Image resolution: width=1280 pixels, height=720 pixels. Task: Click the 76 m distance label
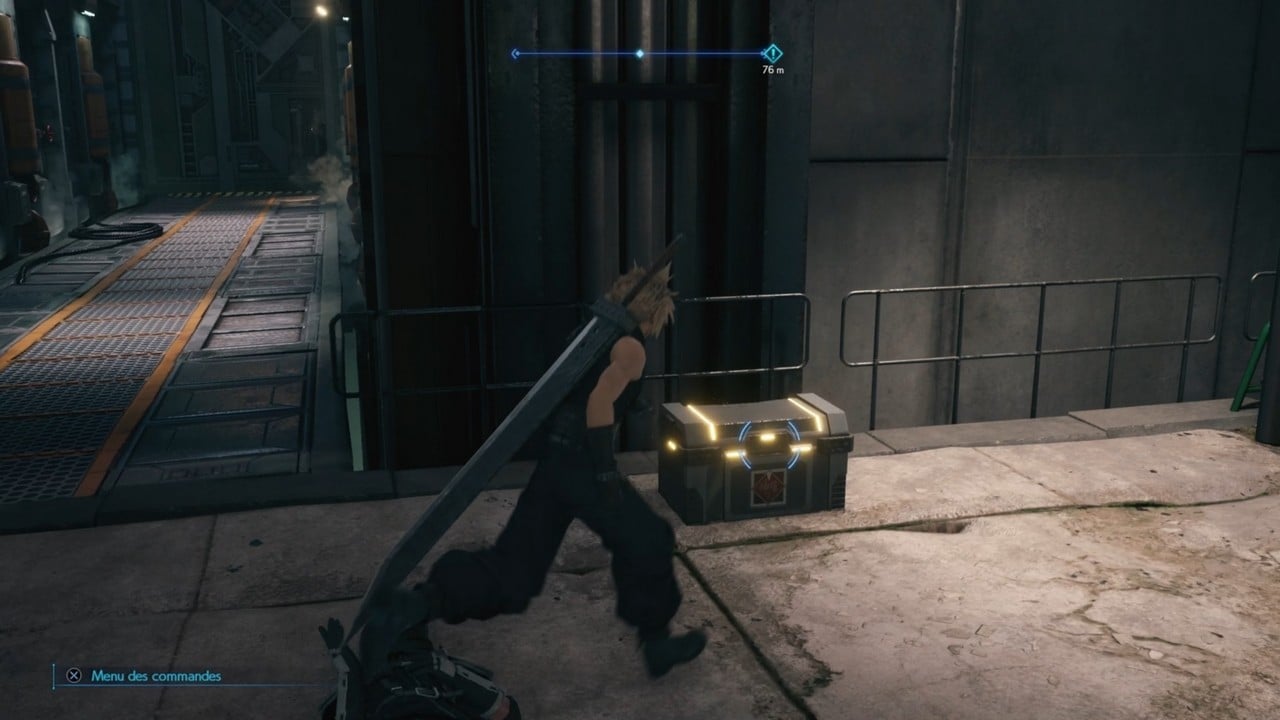(x=774, y=70)
